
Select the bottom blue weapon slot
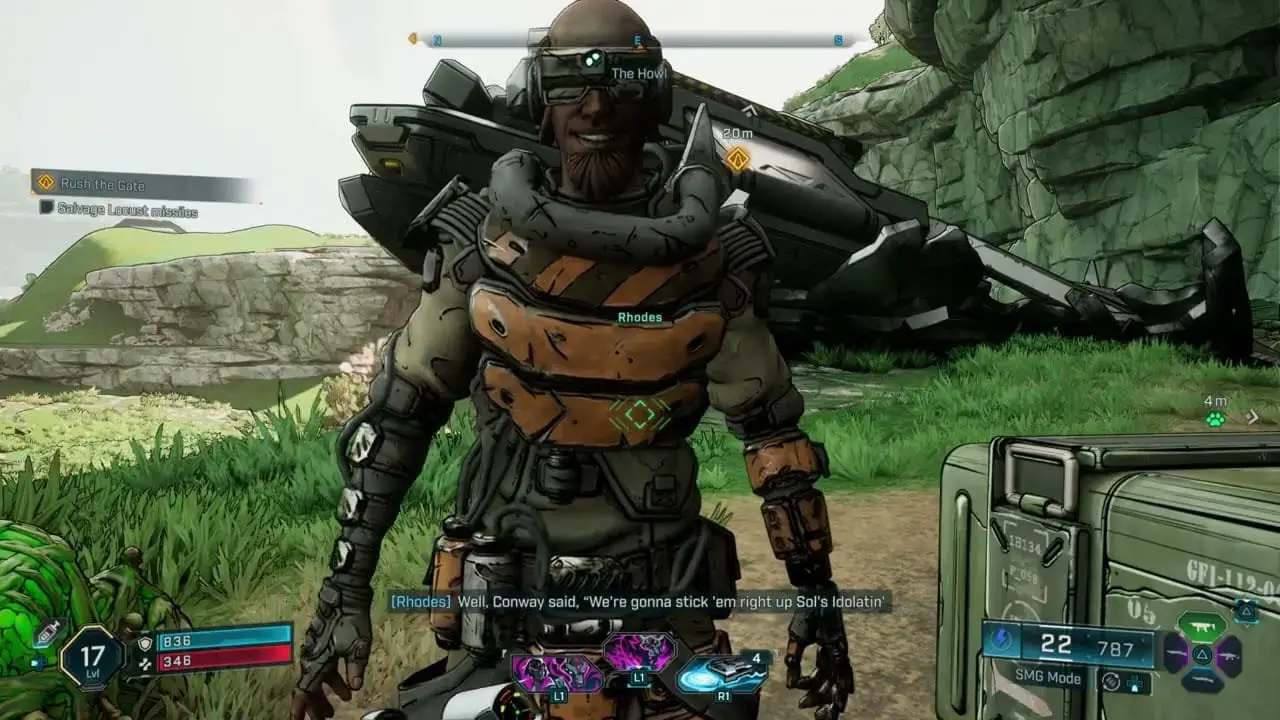pyautogui.click(x=1201, y=682)
